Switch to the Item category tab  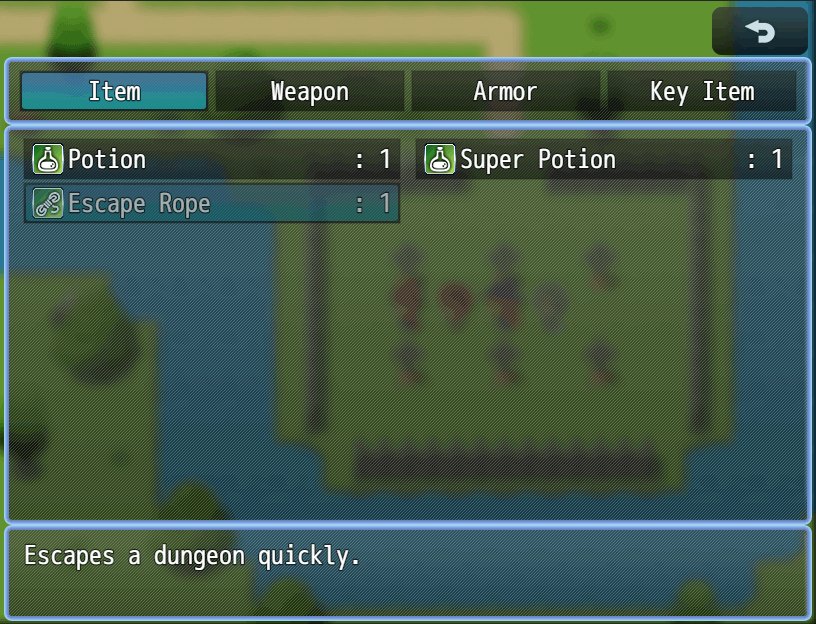tap(114, 92)
